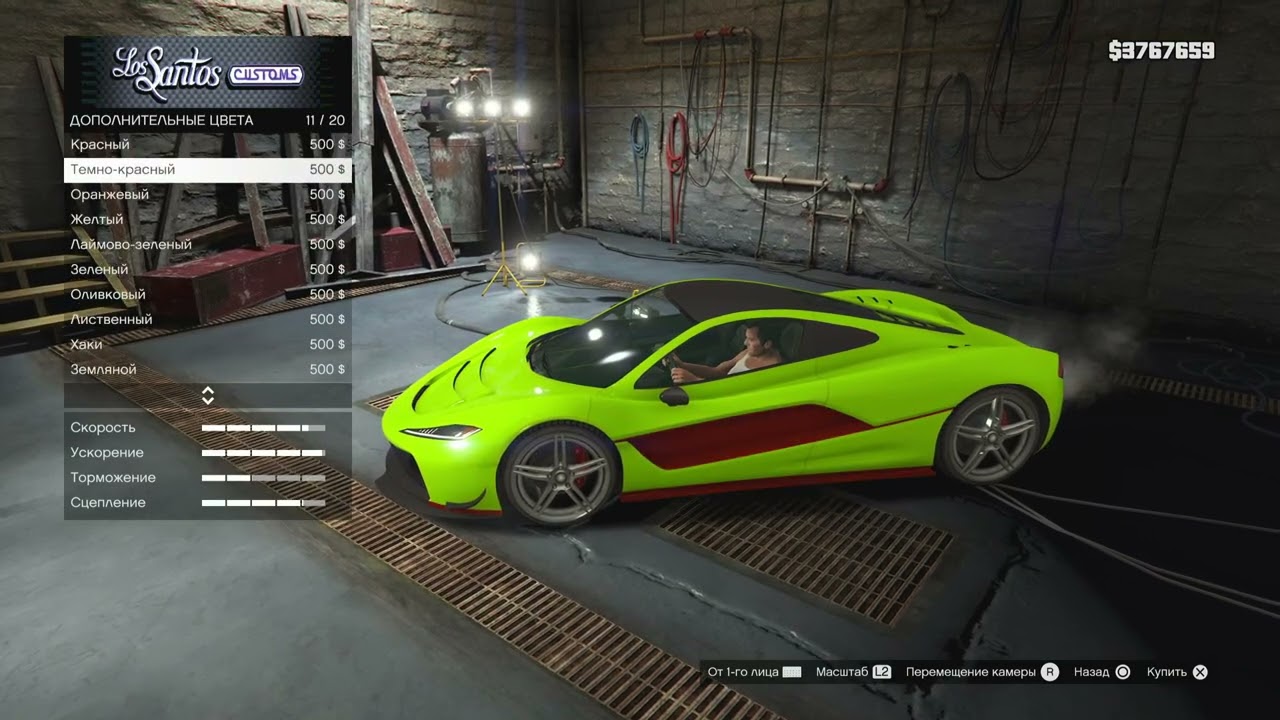Choose the highlighted Темно-красный color
1280x720 pixels.
pos(207,170)
